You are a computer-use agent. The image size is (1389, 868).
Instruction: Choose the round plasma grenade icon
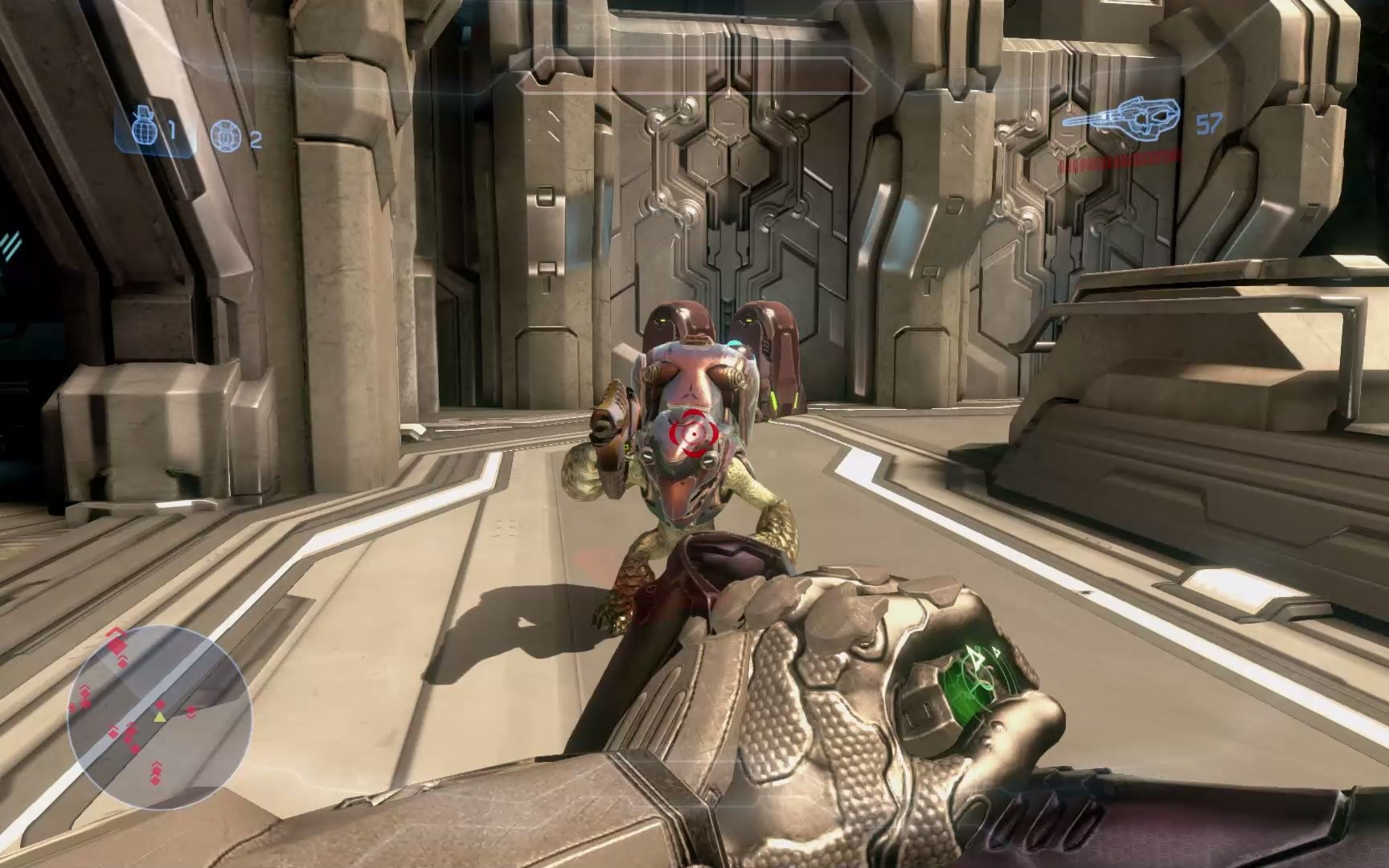click(224, 136)
